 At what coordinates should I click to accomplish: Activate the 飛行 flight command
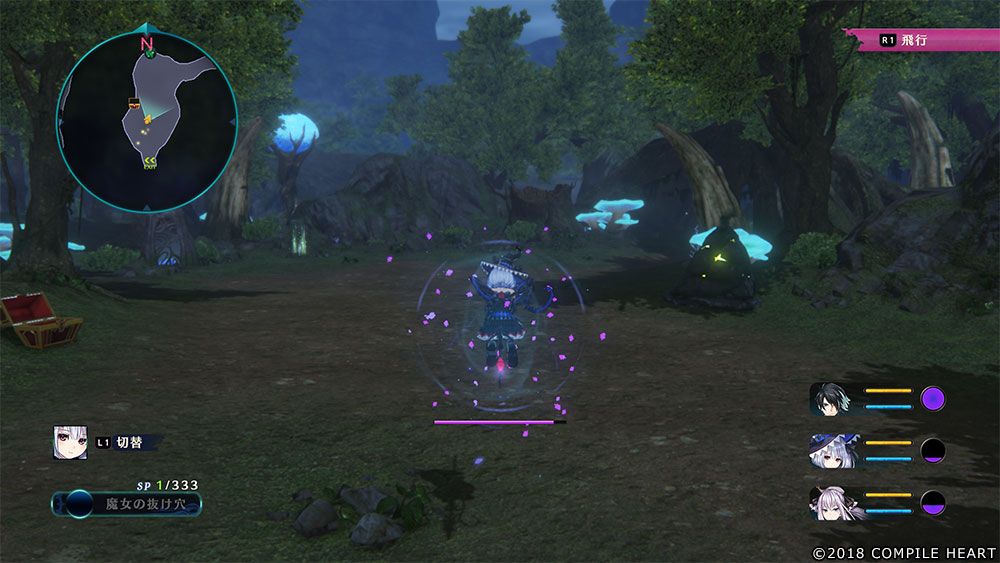point(922,40)
